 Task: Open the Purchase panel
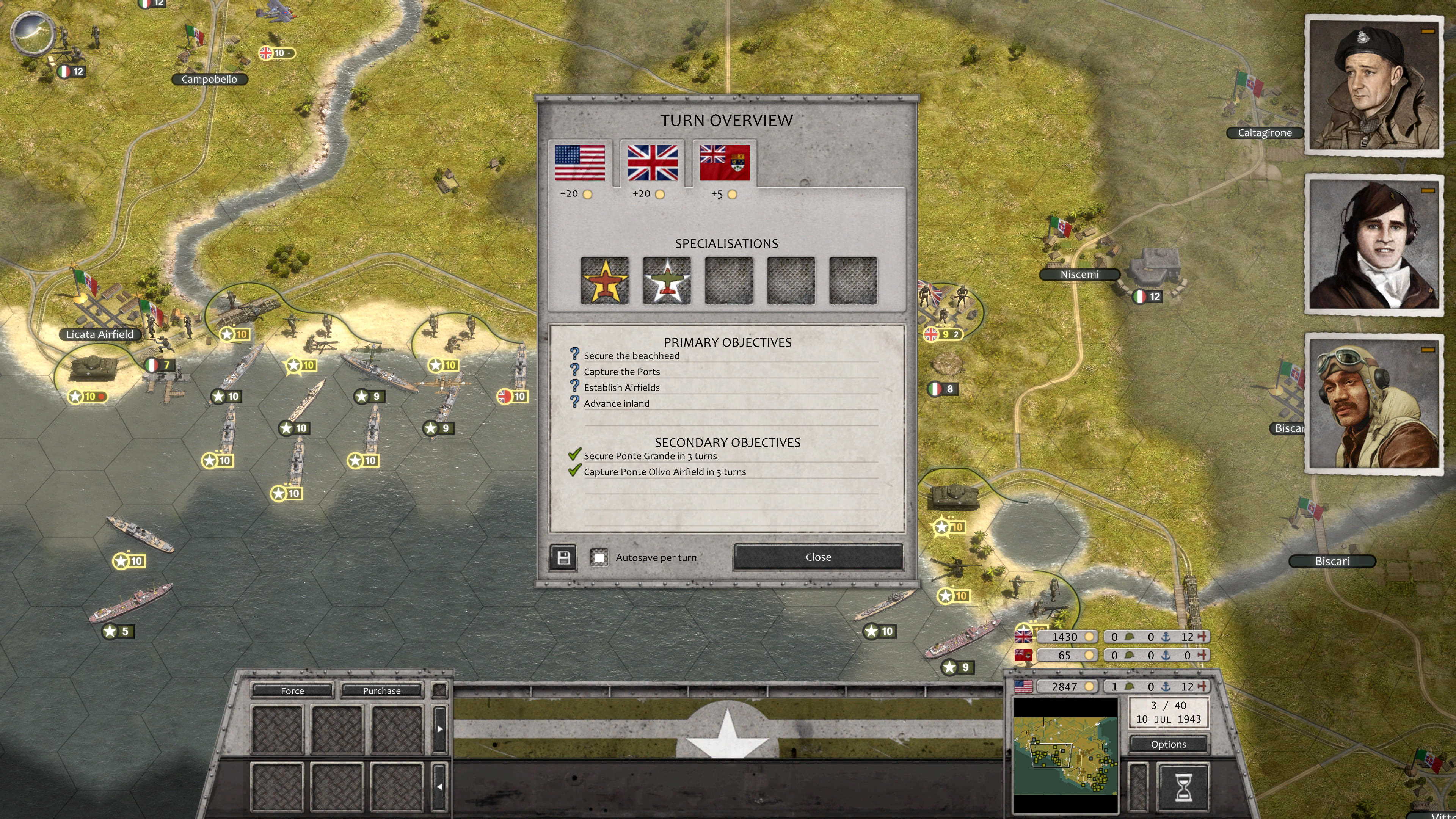[x=381, y=691]
